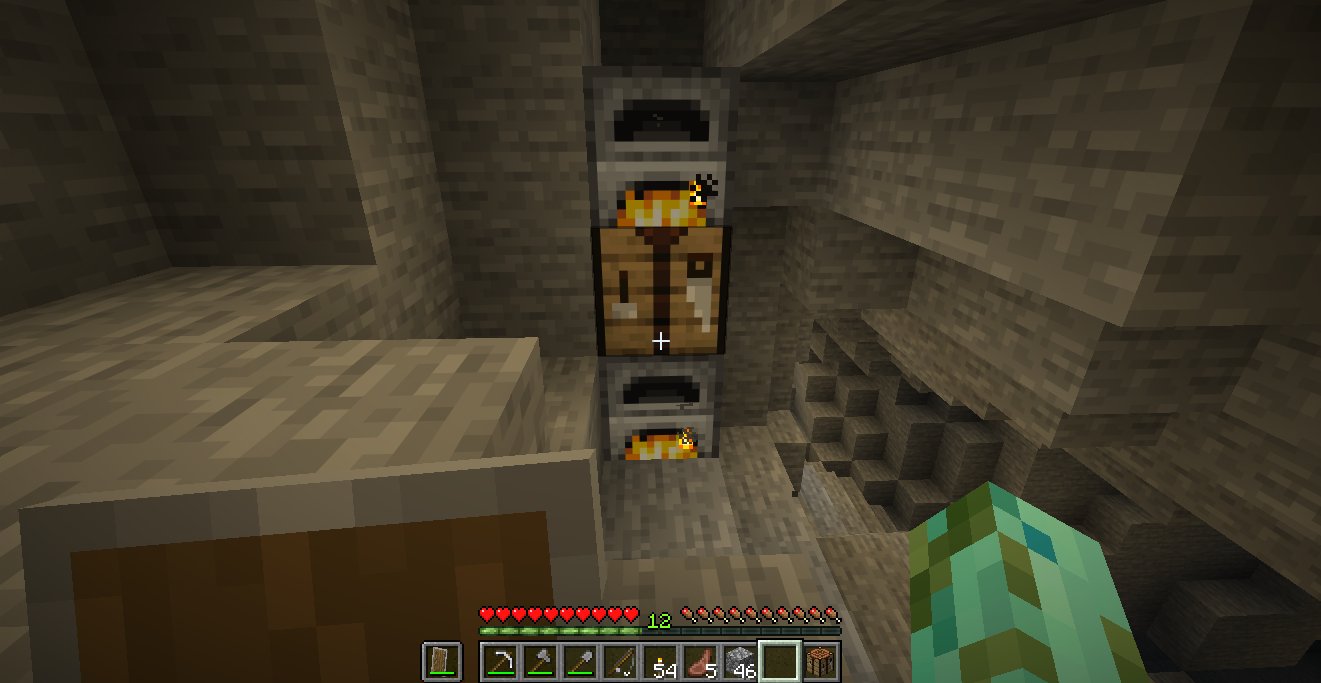Choose the shovel hotbar slot

pos(580,661)
